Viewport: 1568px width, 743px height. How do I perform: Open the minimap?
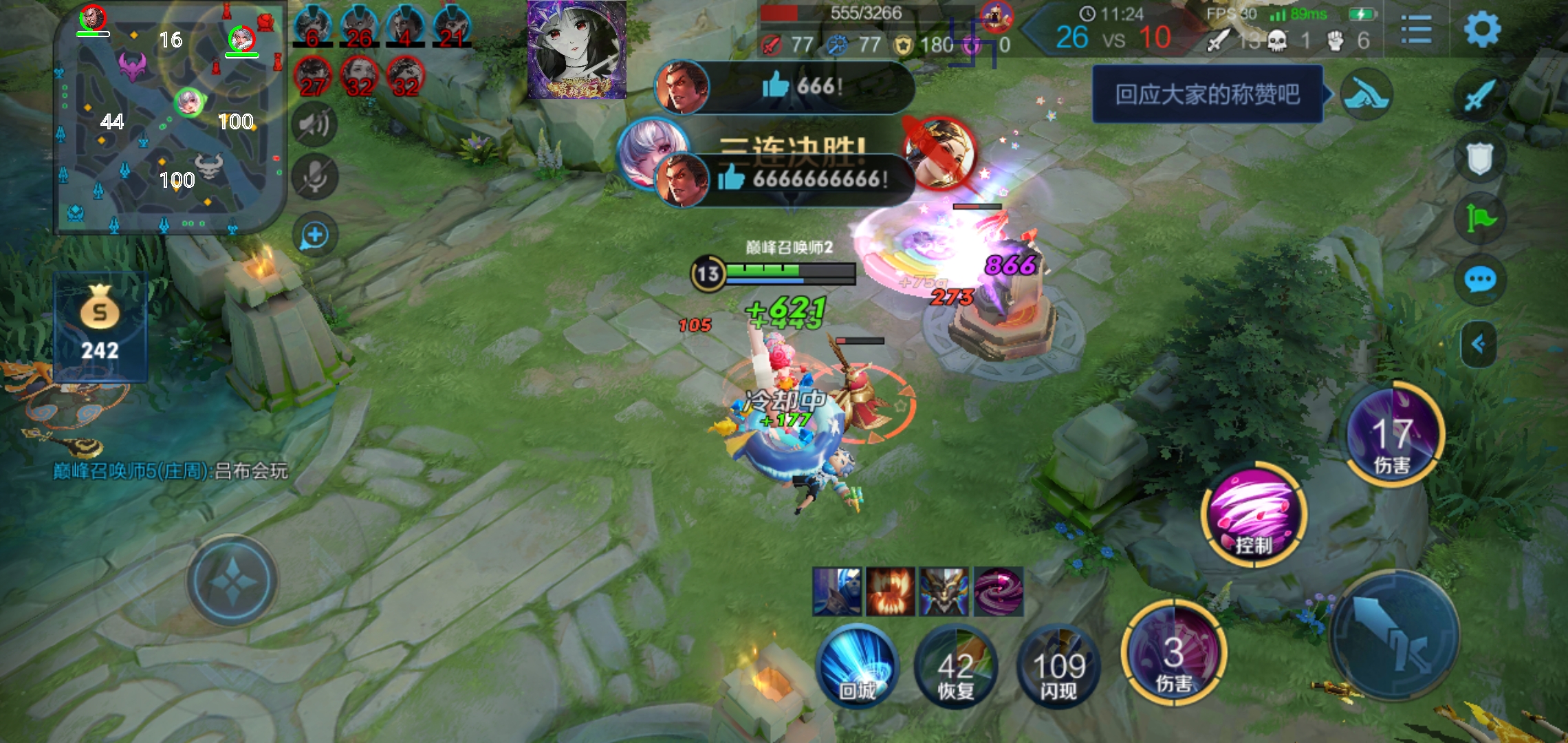click(x=170, y=117)
